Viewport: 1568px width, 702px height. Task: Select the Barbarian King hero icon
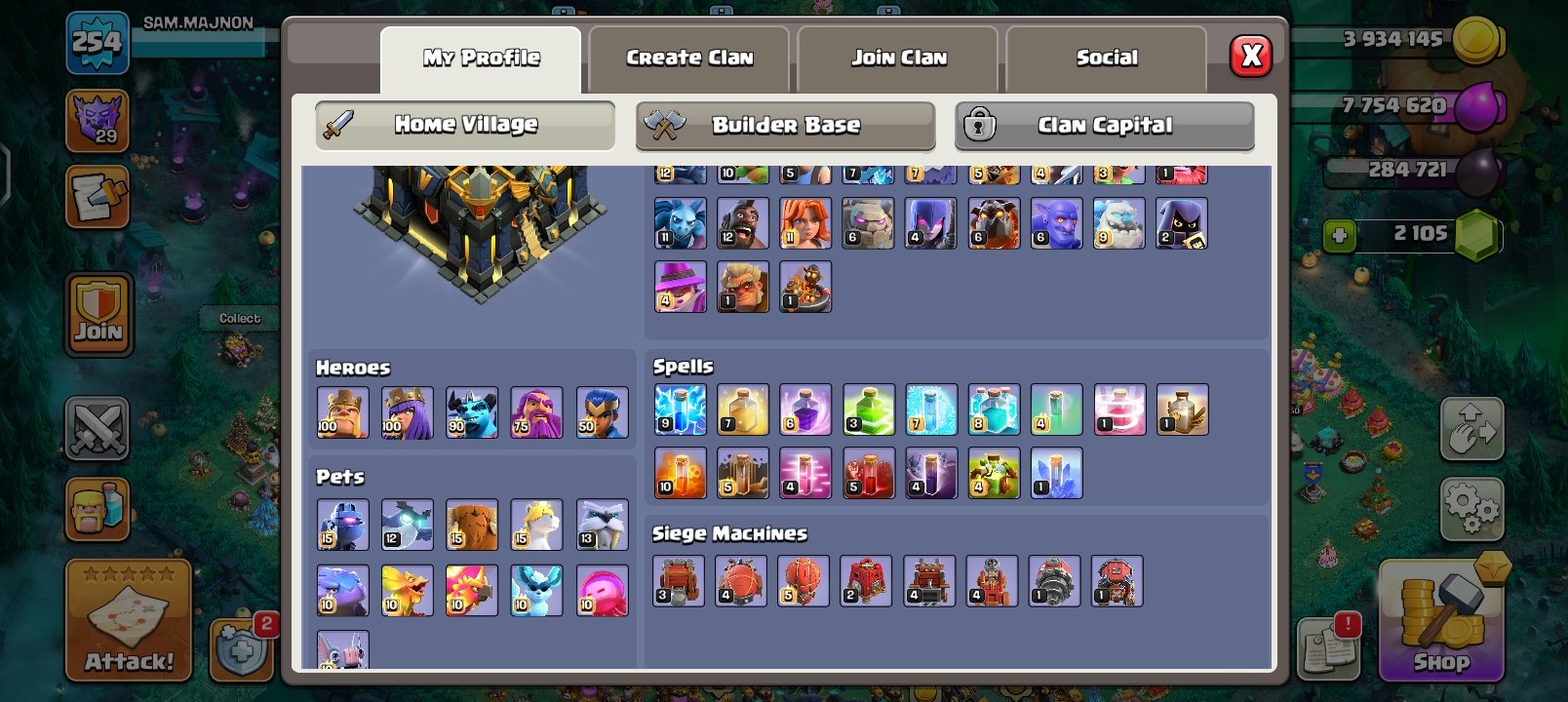coord(343,412)
